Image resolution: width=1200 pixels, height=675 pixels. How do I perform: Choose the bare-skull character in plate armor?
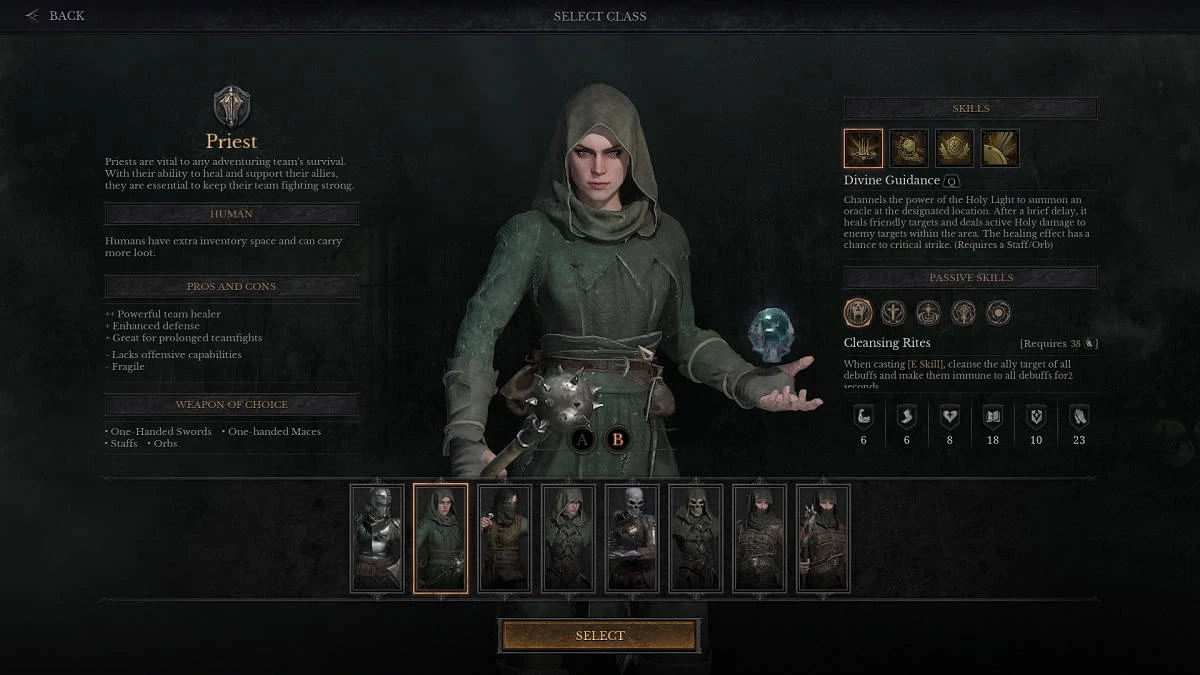(x=632, y=538)
